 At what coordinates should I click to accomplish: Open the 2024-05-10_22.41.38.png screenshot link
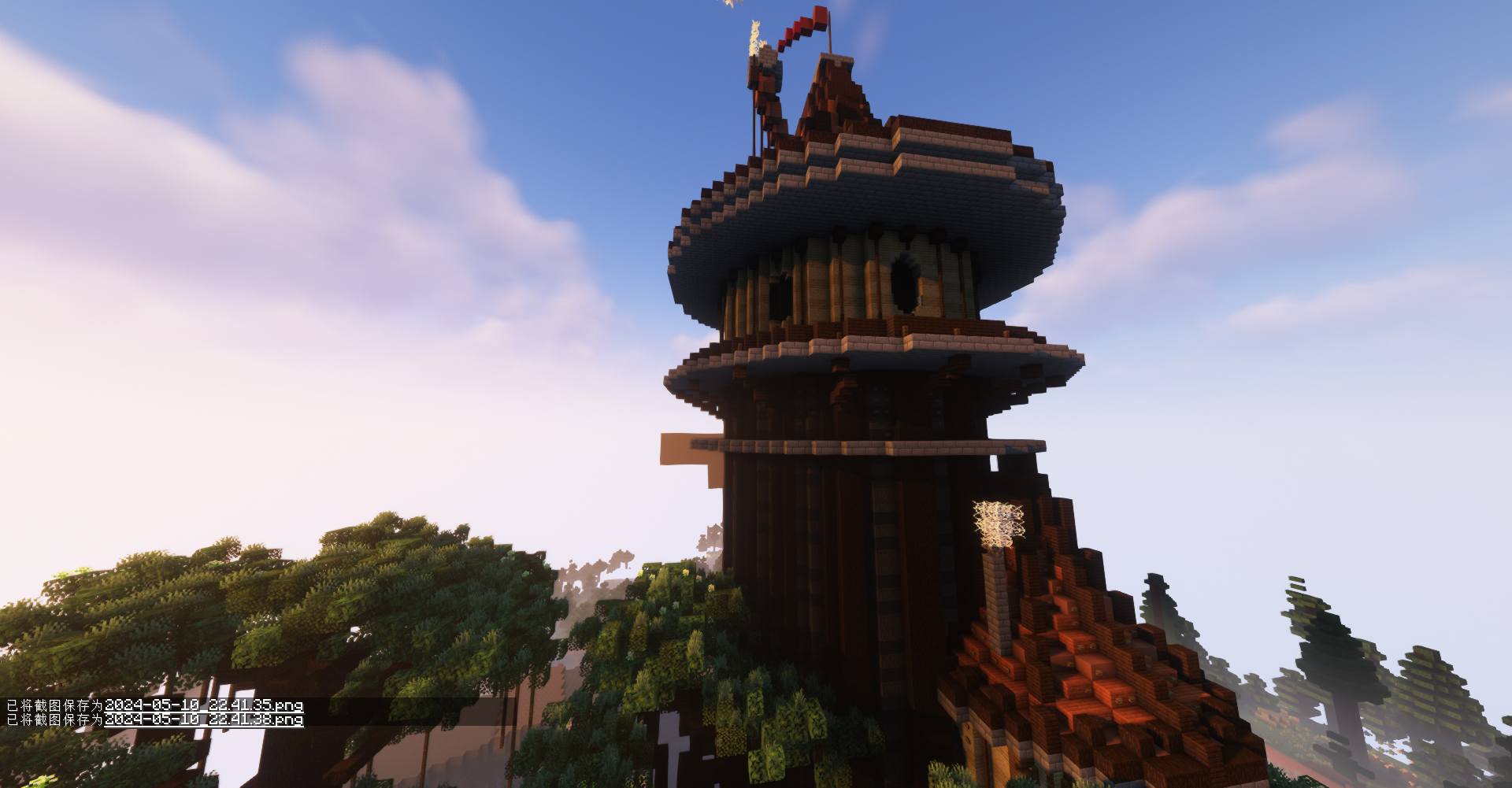click(203, 720)
